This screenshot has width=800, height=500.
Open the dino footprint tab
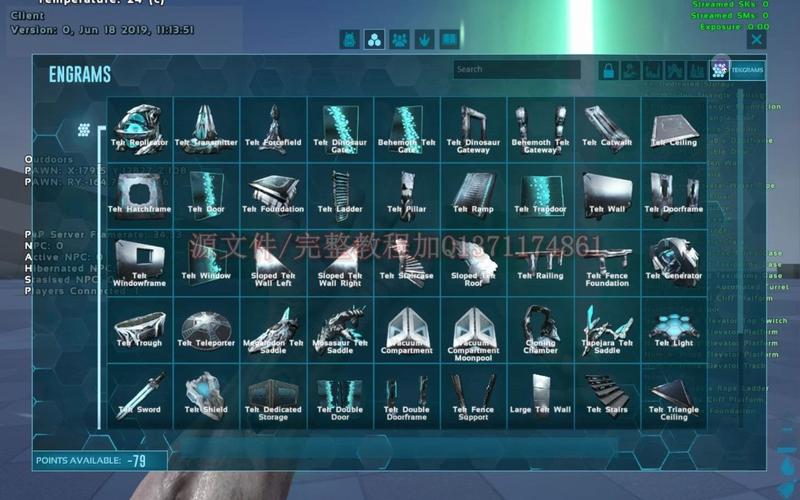(425, 40)
